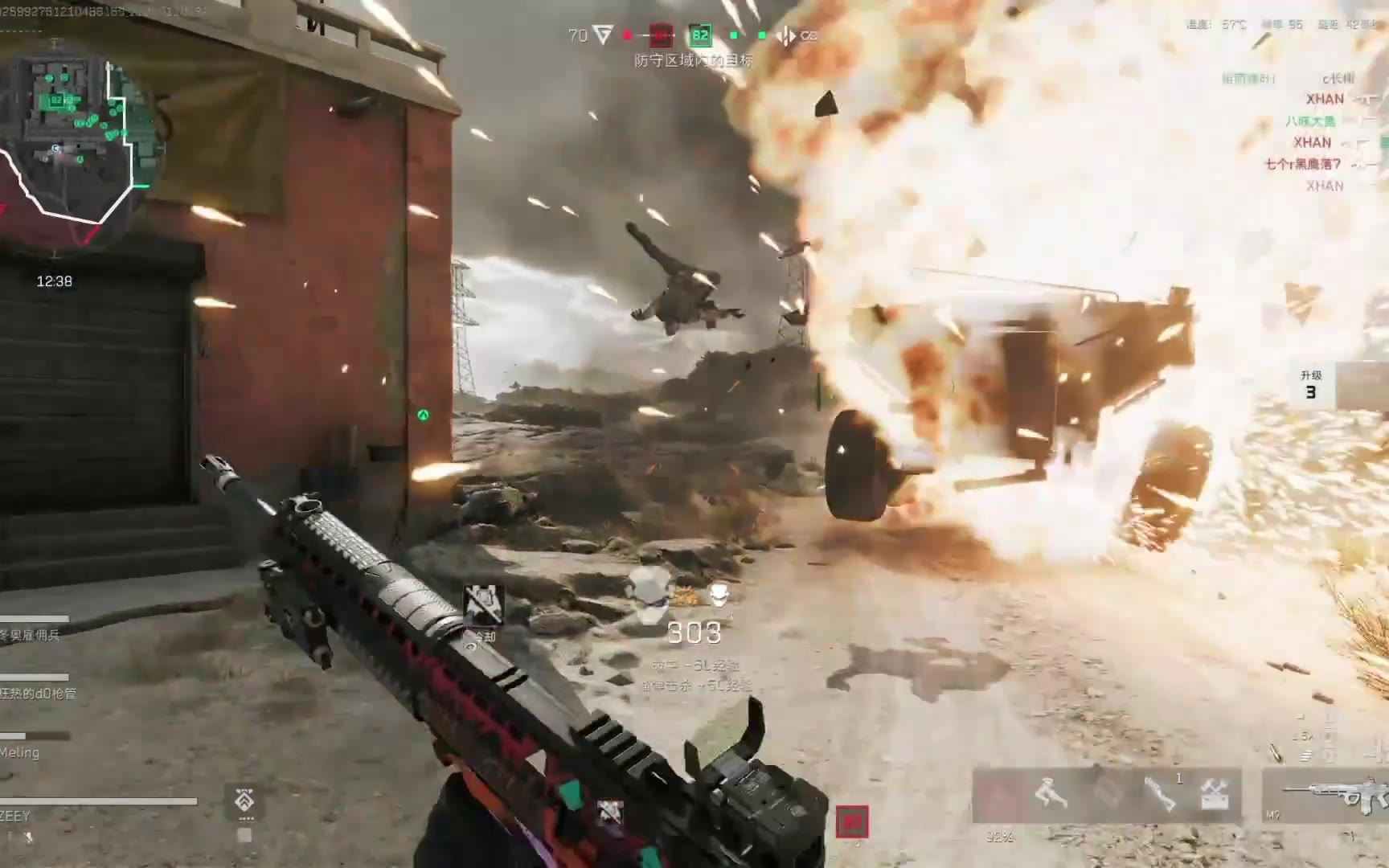Click the armor cooldown icon labeled 冷却
Image resolution: width=1389 pixels, height=868 pixels.
[483, 608]
